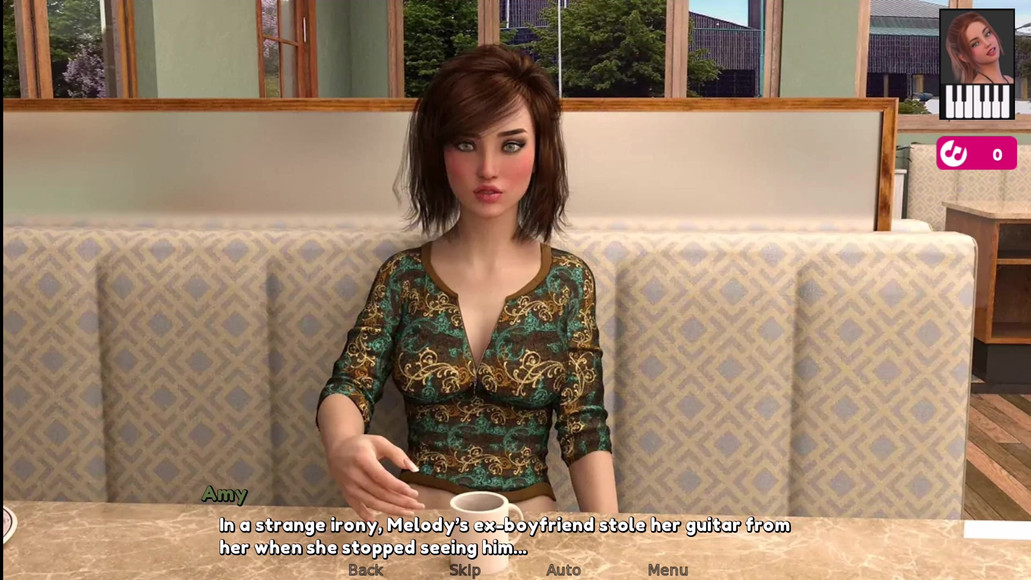The image size is (1031, 580).
Task: Enable Auto dialogue advance
Action: point(563,570)
